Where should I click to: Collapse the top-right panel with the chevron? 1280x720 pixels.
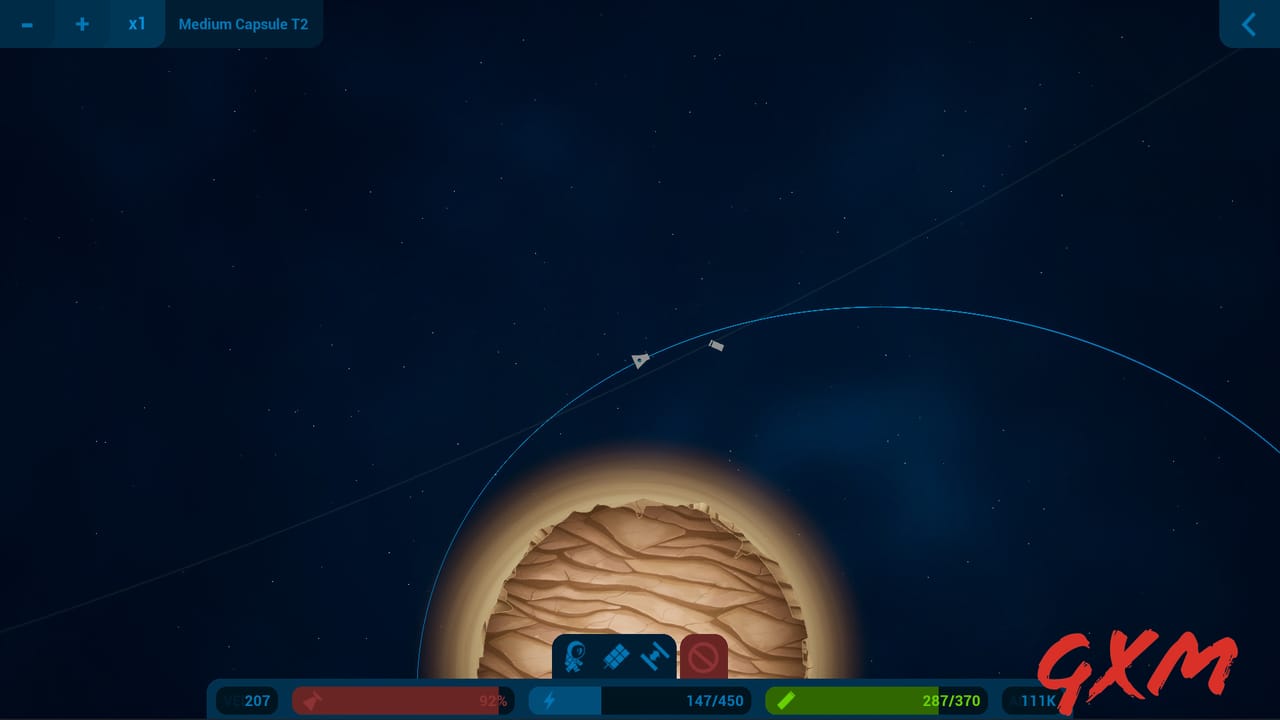tap(1248, 24)
